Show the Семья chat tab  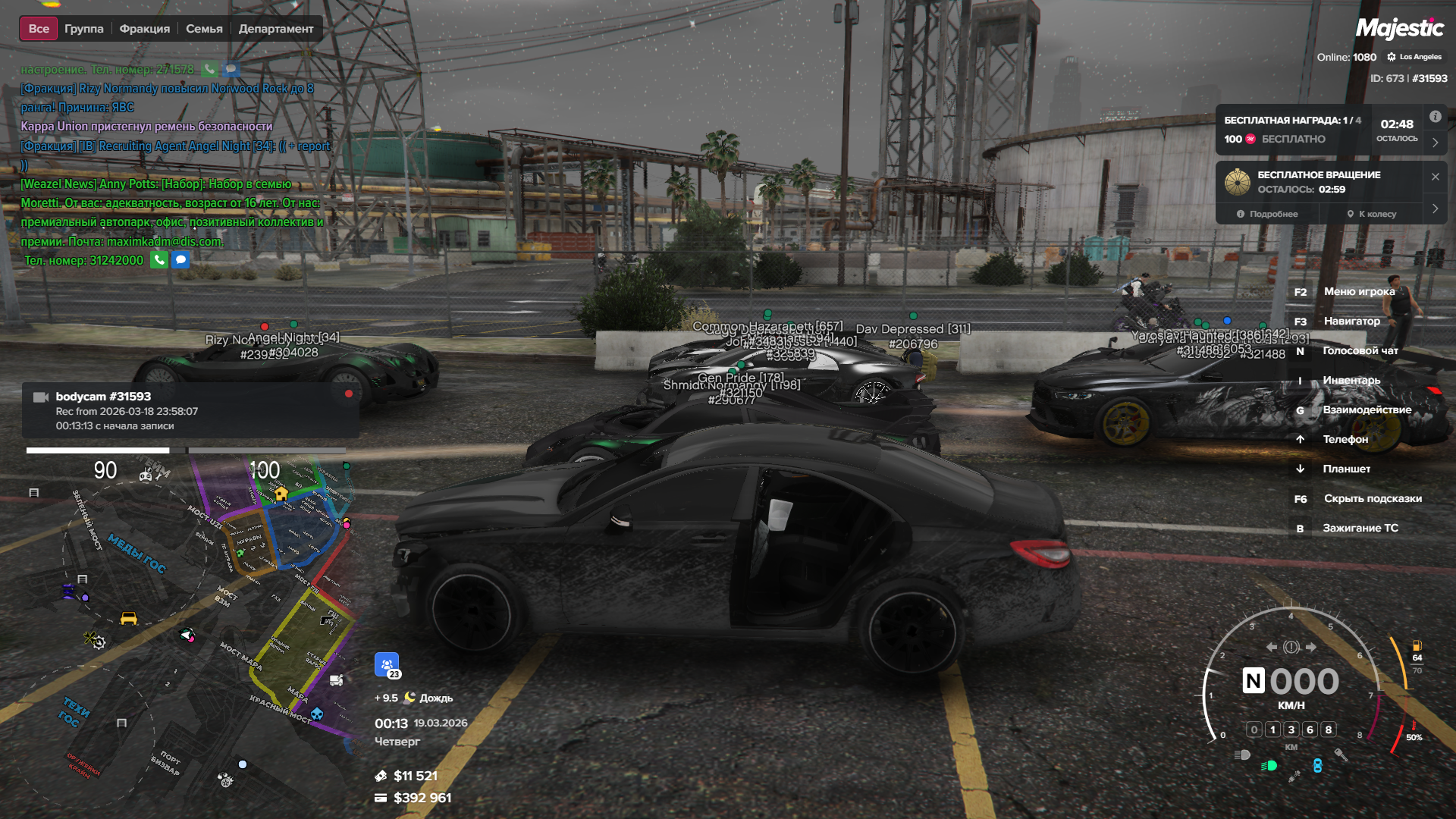coord(204,29)
